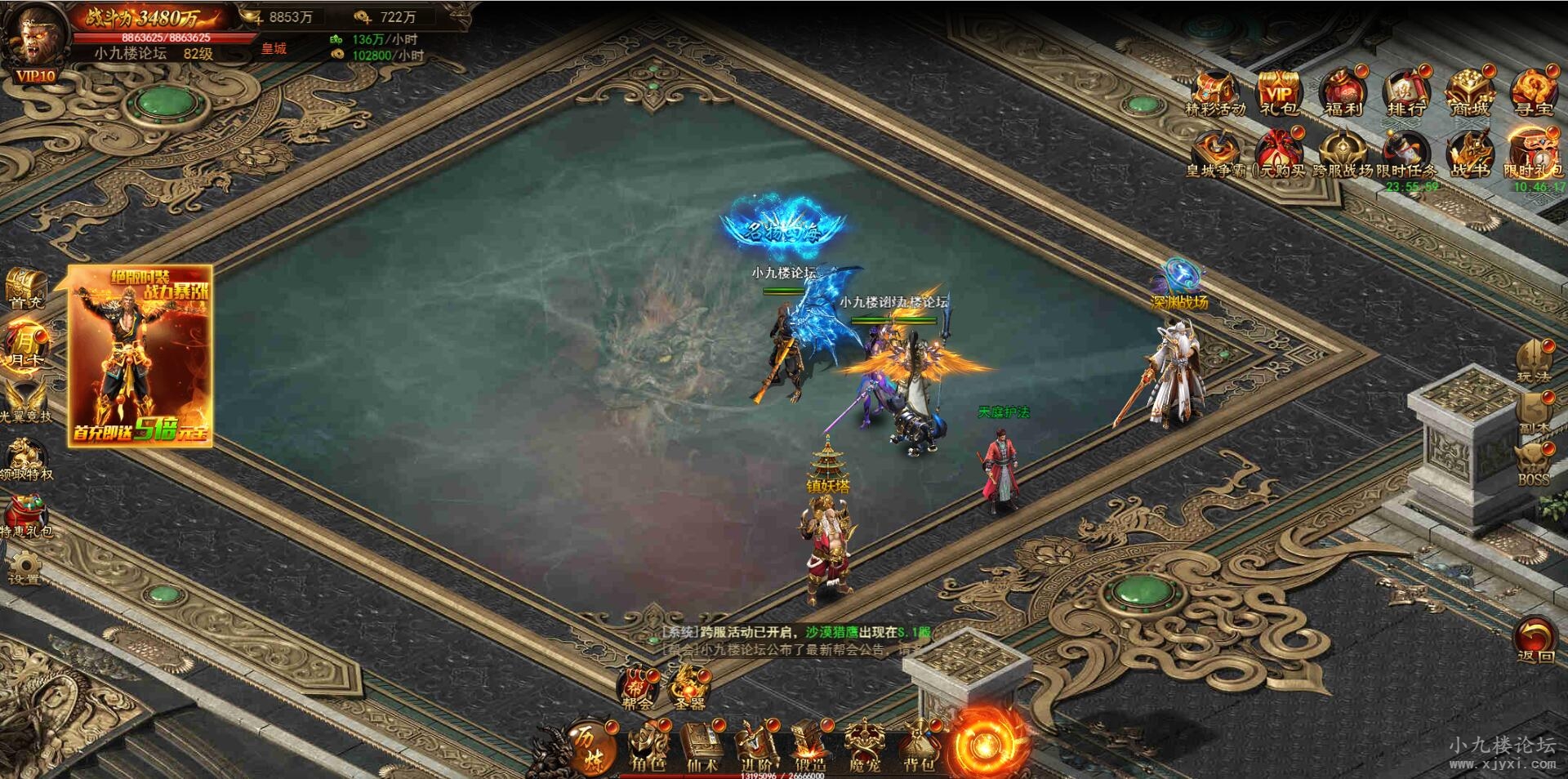Open the 背包 backpack
The width and height of the screenshot is (1568, 779).
point(919,746)
